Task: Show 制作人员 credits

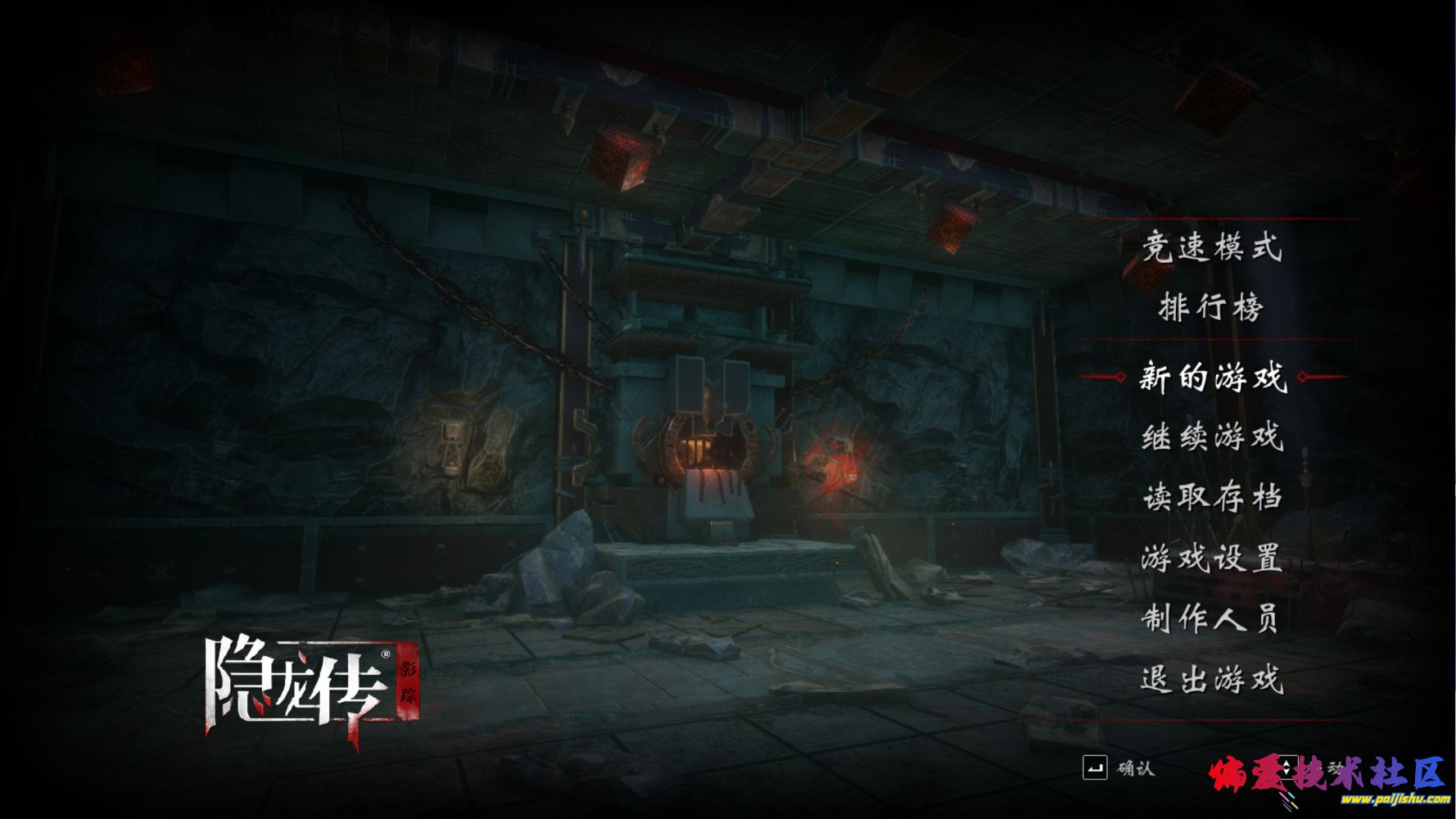Action: click(1210, 618)
